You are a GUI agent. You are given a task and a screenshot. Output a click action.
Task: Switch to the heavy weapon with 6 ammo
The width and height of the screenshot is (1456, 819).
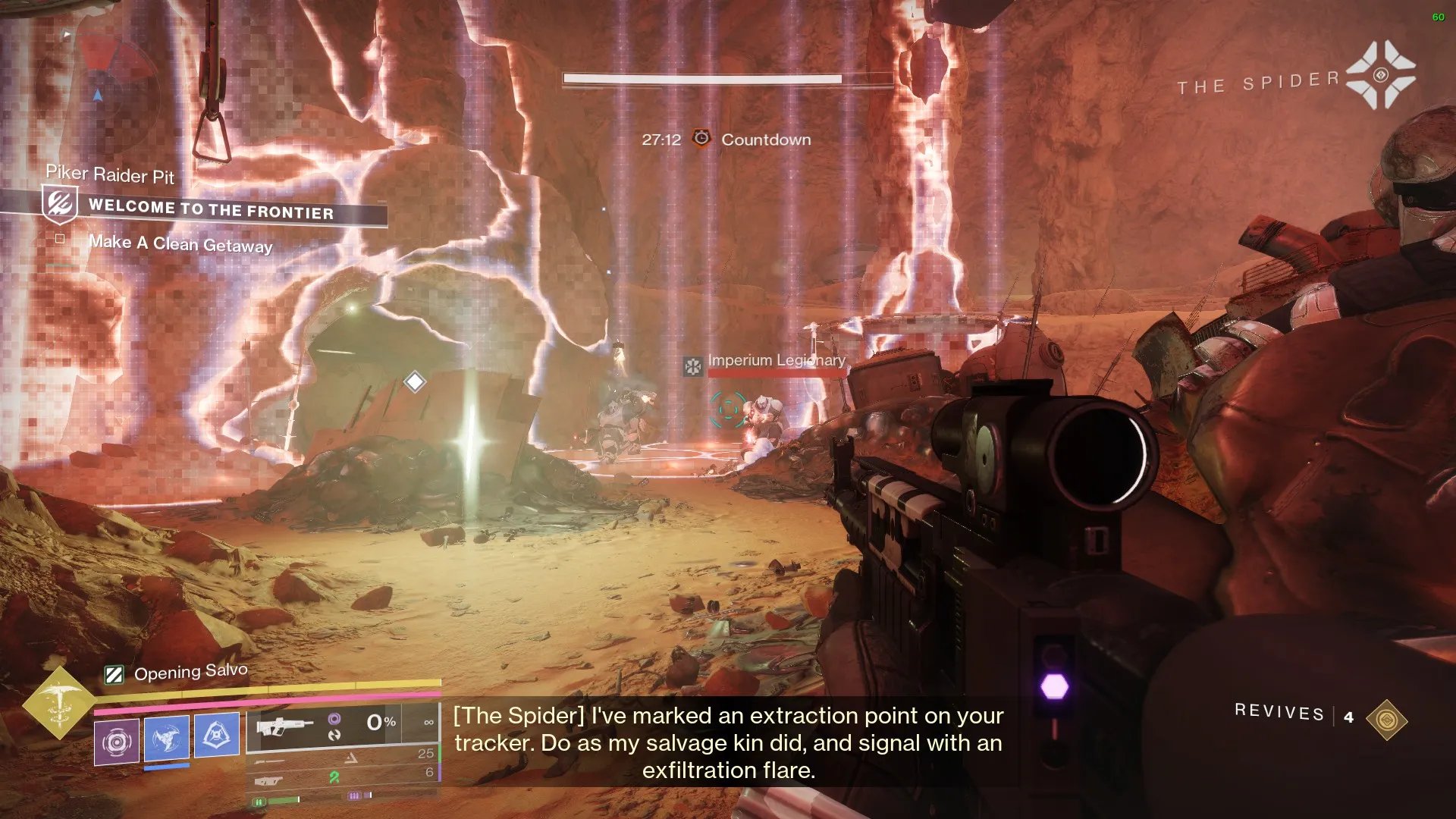tap(343, 776)
